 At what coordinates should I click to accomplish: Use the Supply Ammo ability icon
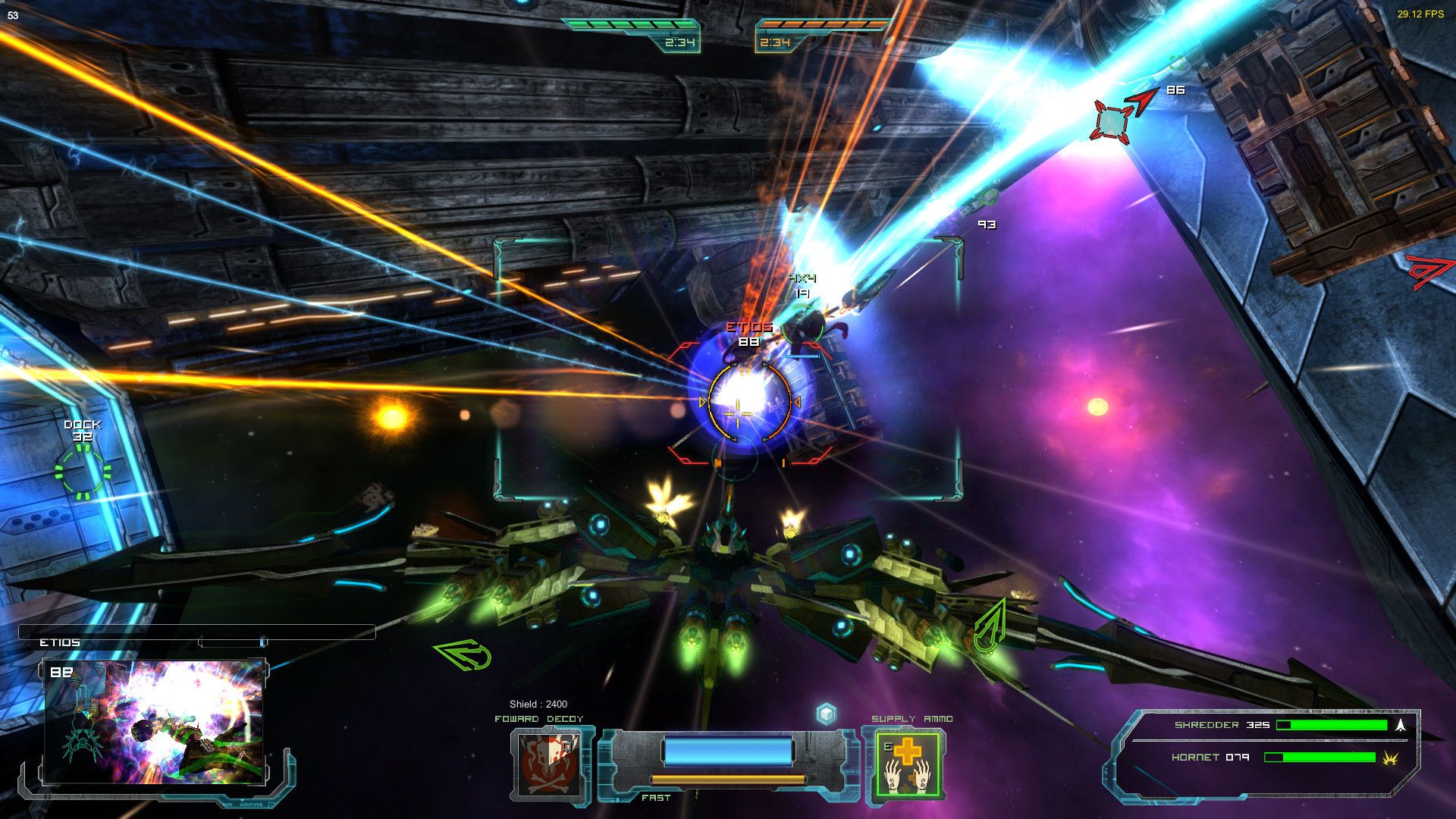click(906, 764)
